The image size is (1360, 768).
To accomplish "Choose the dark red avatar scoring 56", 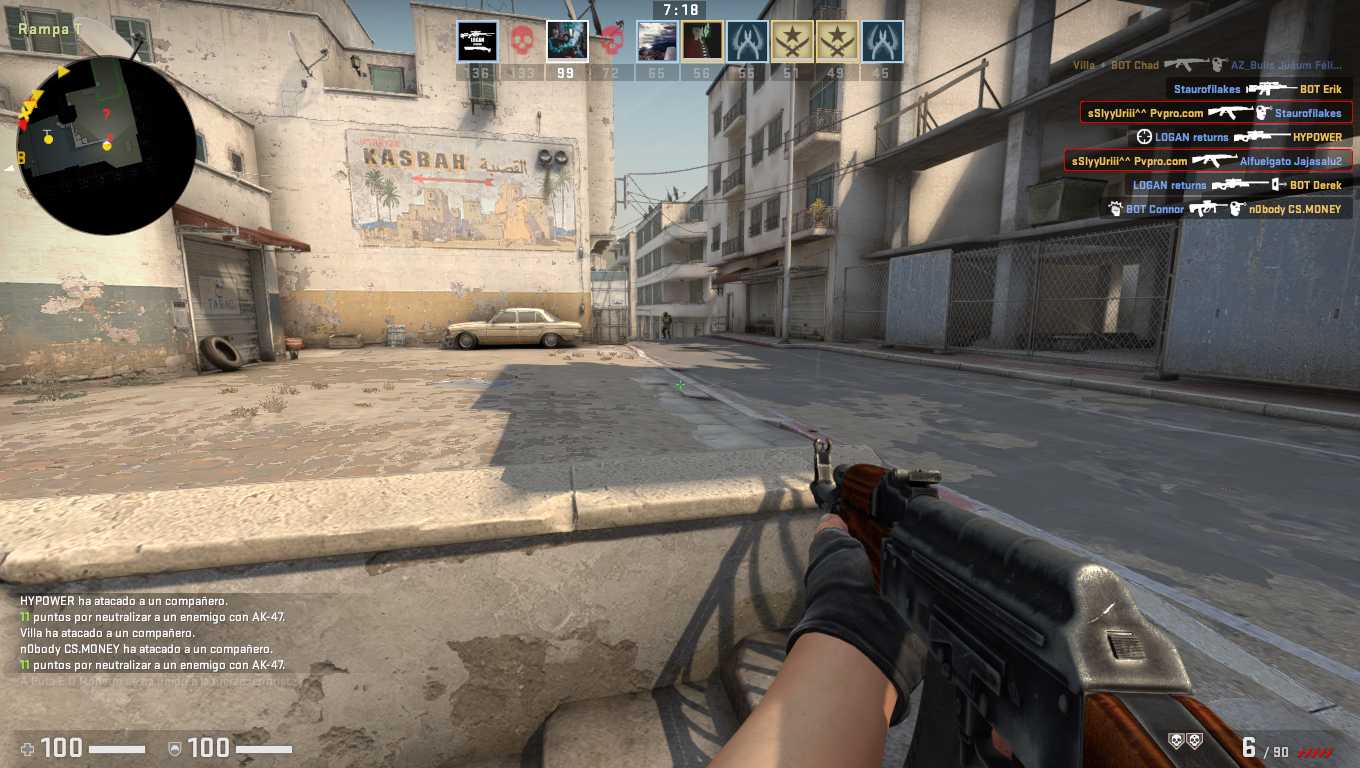I will pyautogui.click(x=702, y=42).
